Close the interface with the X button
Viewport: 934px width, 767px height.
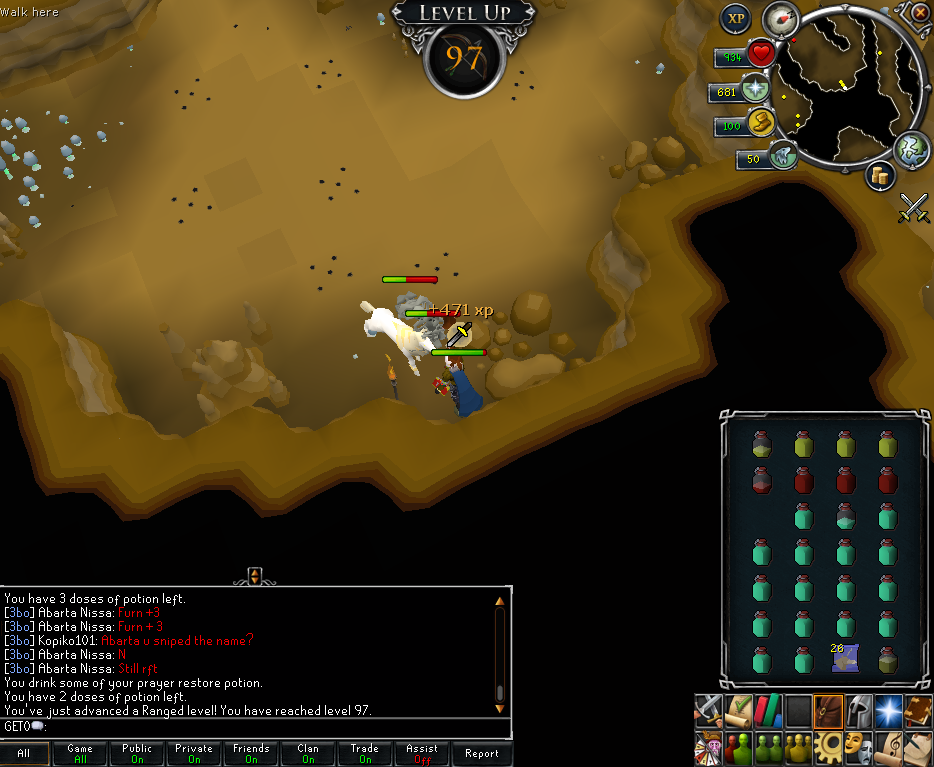920,13
